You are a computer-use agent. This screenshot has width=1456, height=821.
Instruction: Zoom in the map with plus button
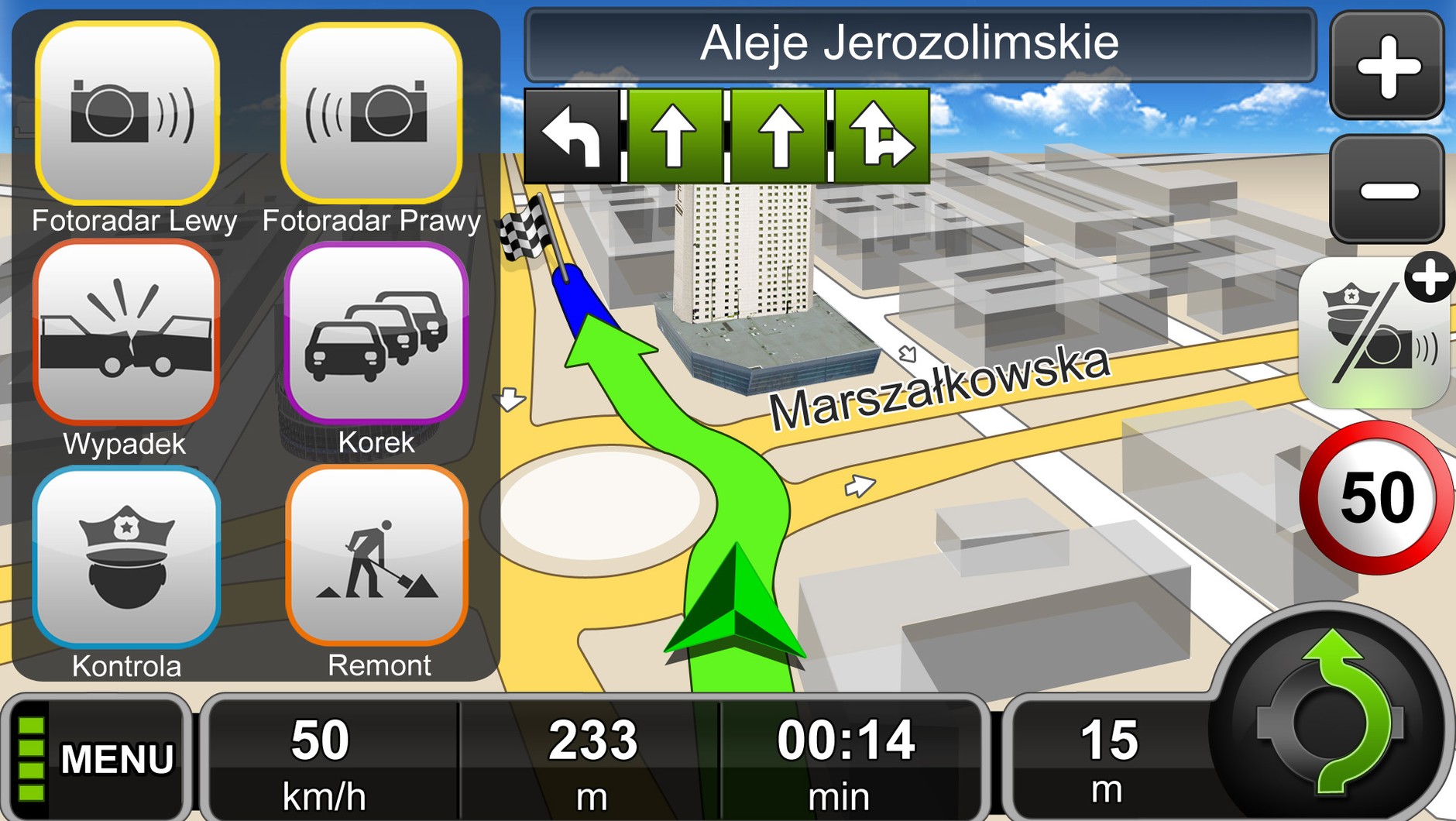[1387, 66]
